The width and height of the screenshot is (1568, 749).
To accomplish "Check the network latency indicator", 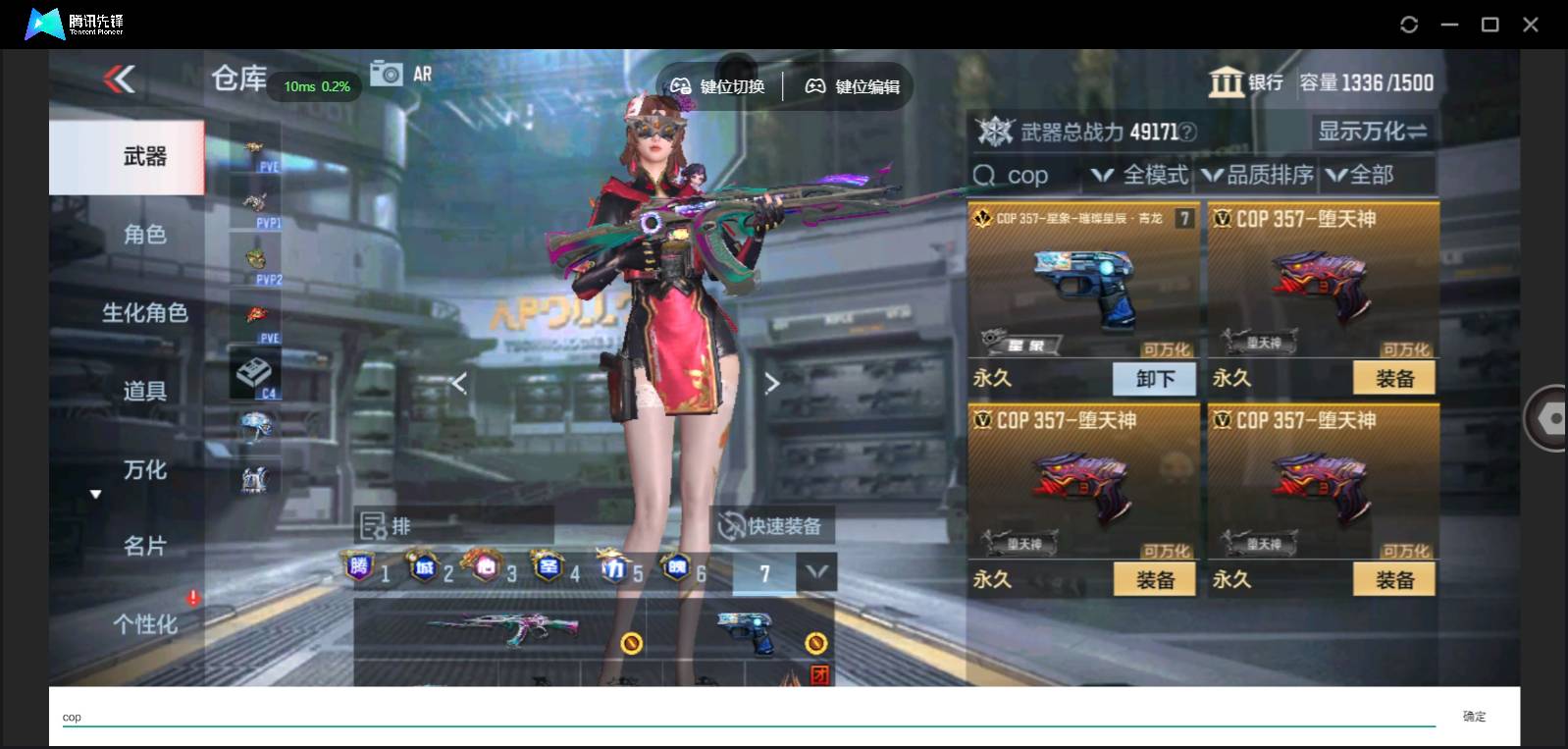I will tap(315, 86).
